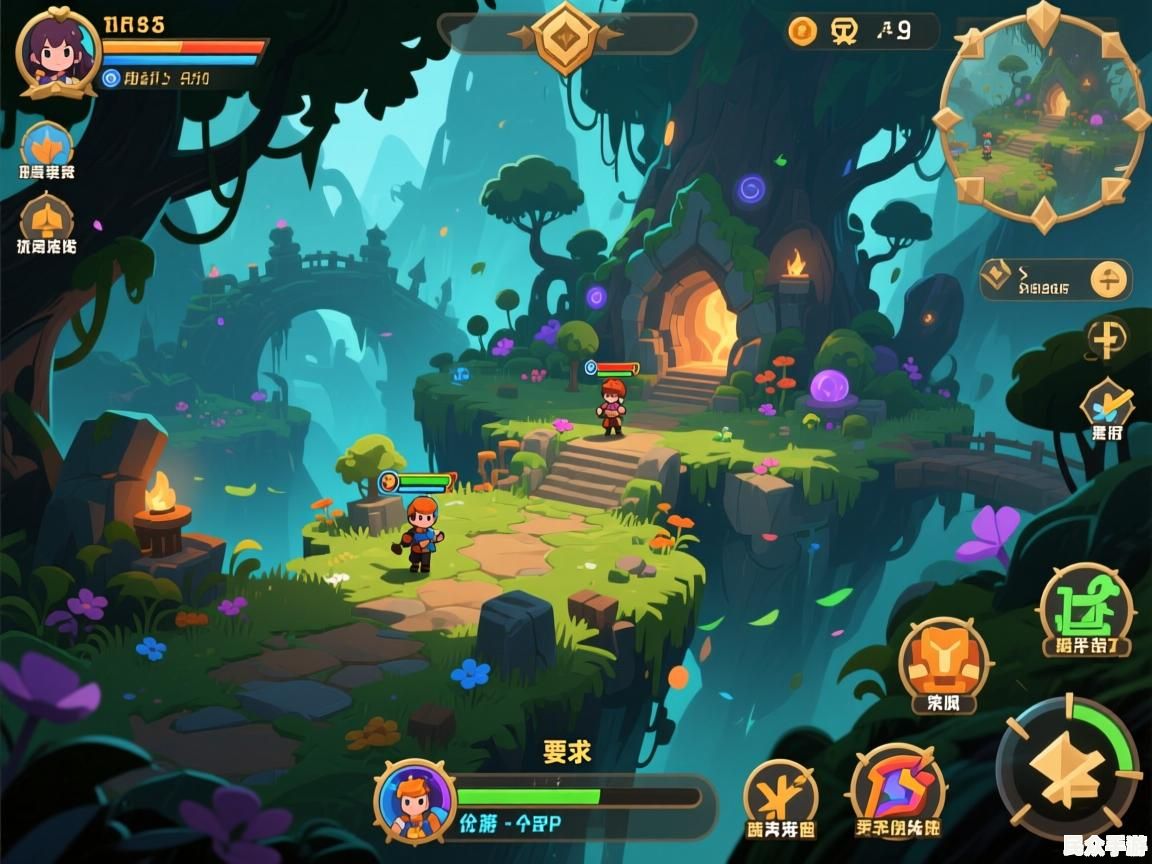Select the brown round icon with gold arrow
Image resolution: width=1152 pixels, height=864 pixels.
pyautogui.click(x=46, y=216)
